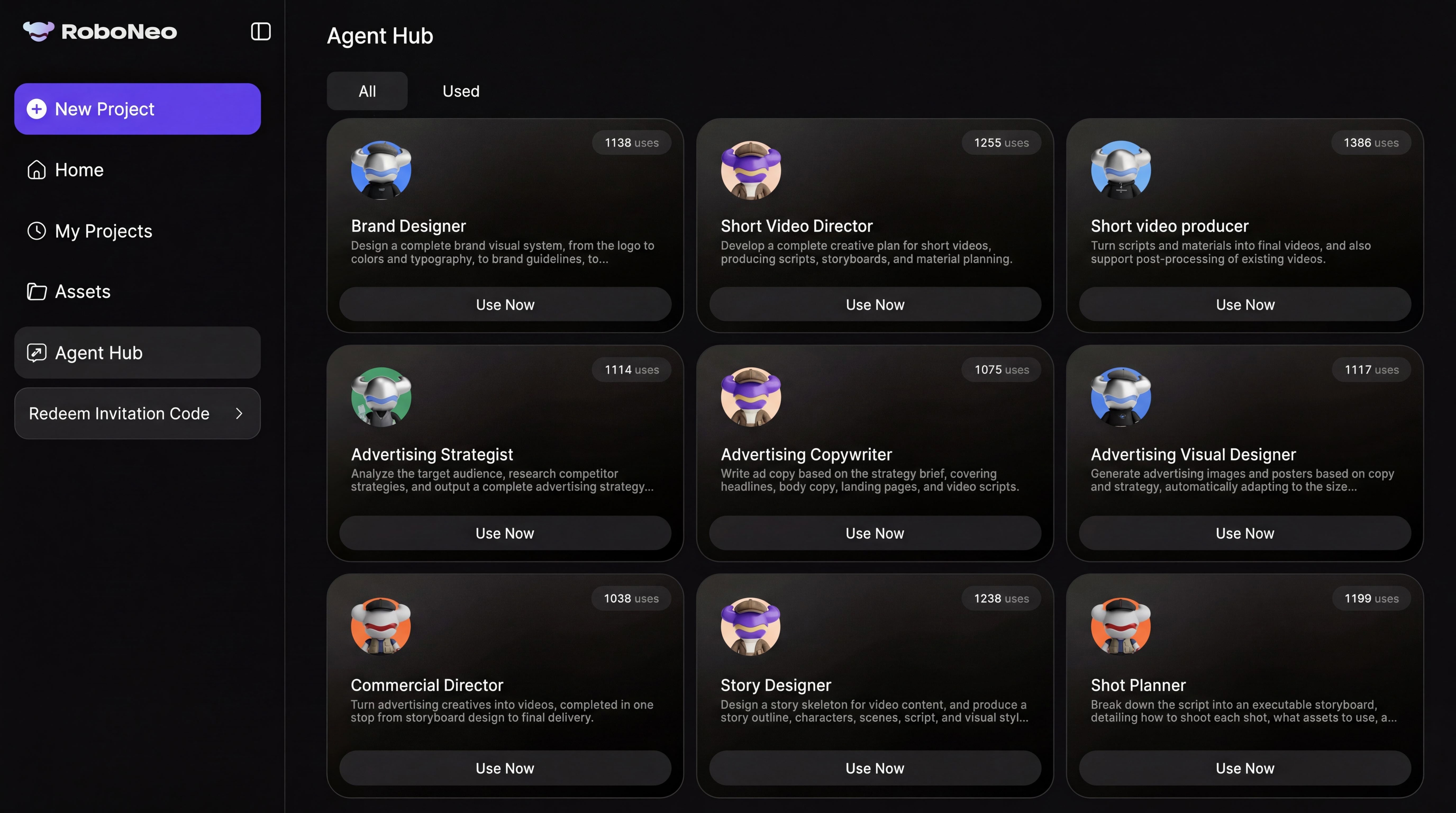Click the plus icon on New Project
Viewport: 1456px width, 813px height.
click(x=36, y=109)
